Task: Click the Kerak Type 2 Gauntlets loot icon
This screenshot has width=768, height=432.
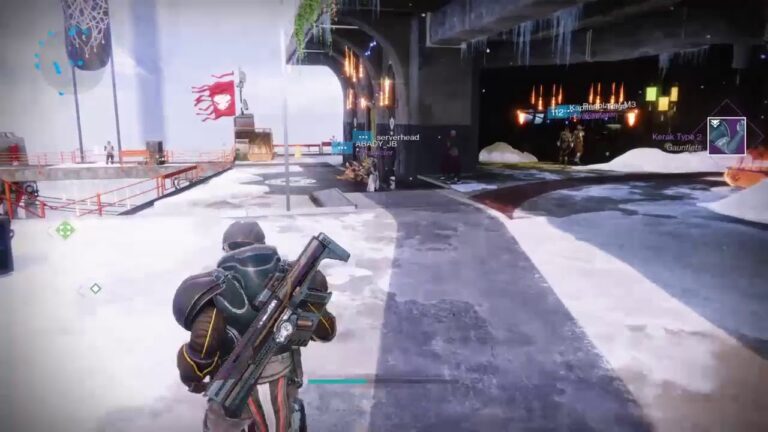Action: point(726,135)
